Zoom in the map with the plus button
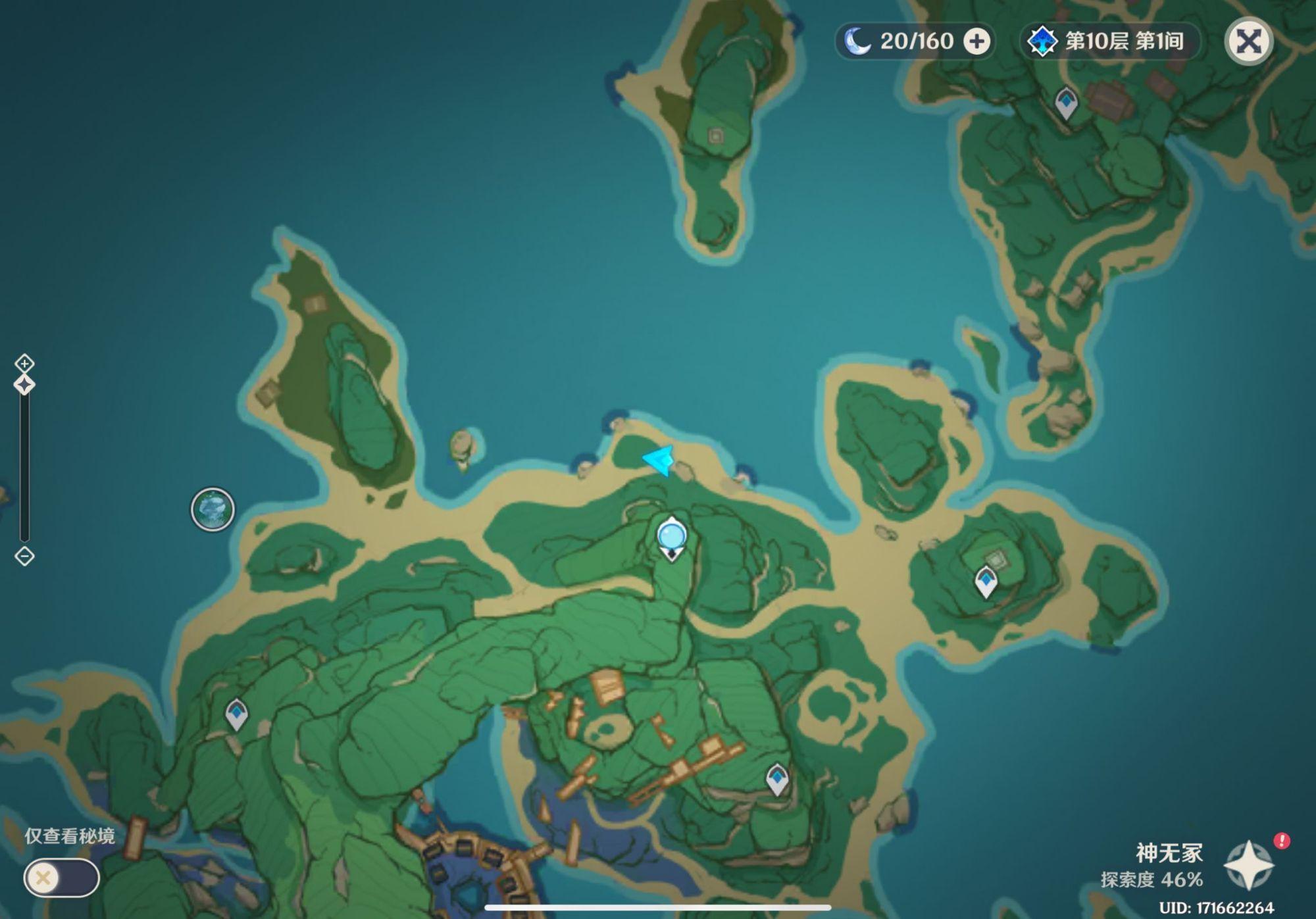This screenshot has height=919, width=1316. click(24, 363)
